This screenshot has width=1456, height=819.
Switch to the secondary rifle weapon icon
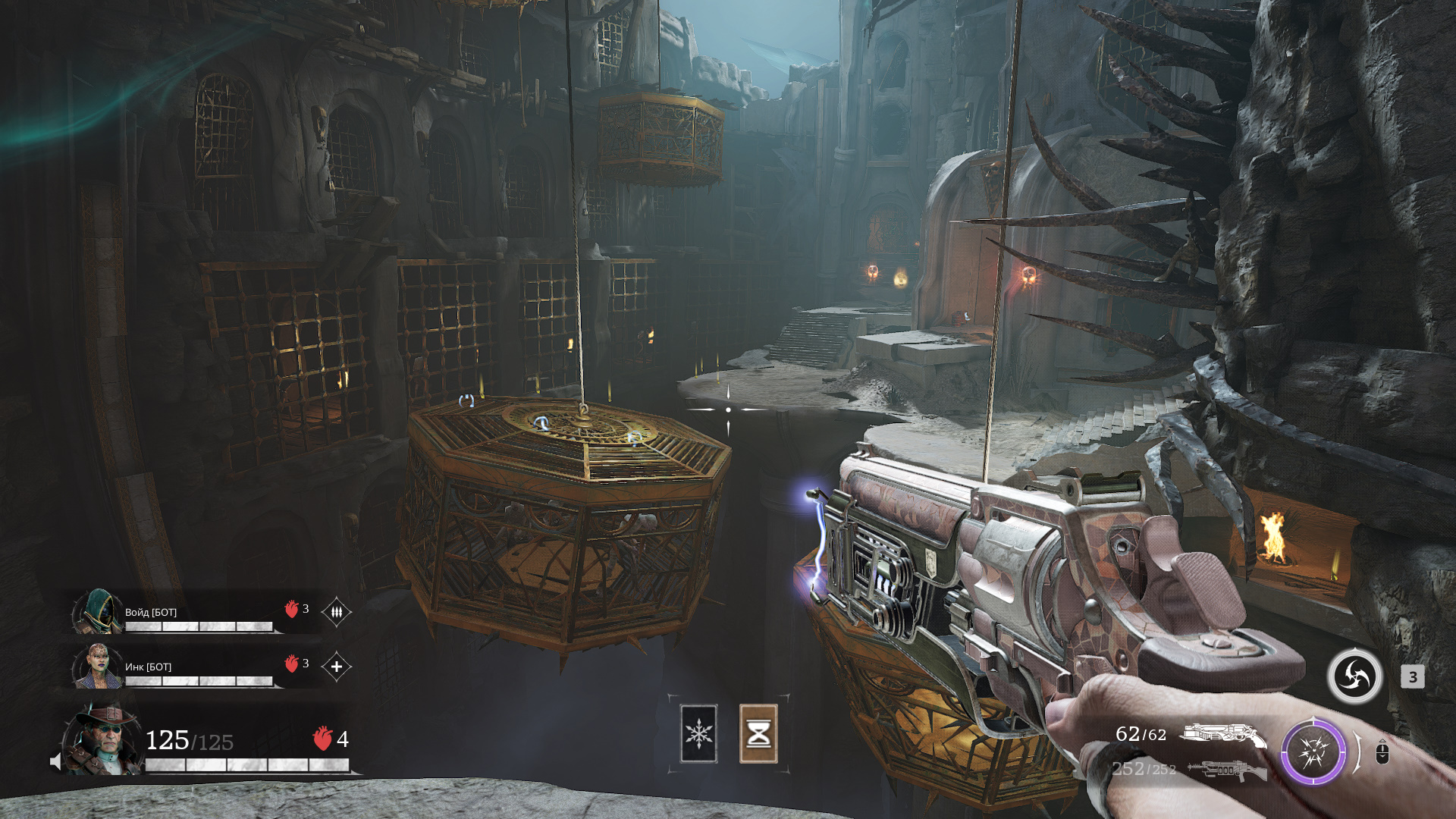1227,770
